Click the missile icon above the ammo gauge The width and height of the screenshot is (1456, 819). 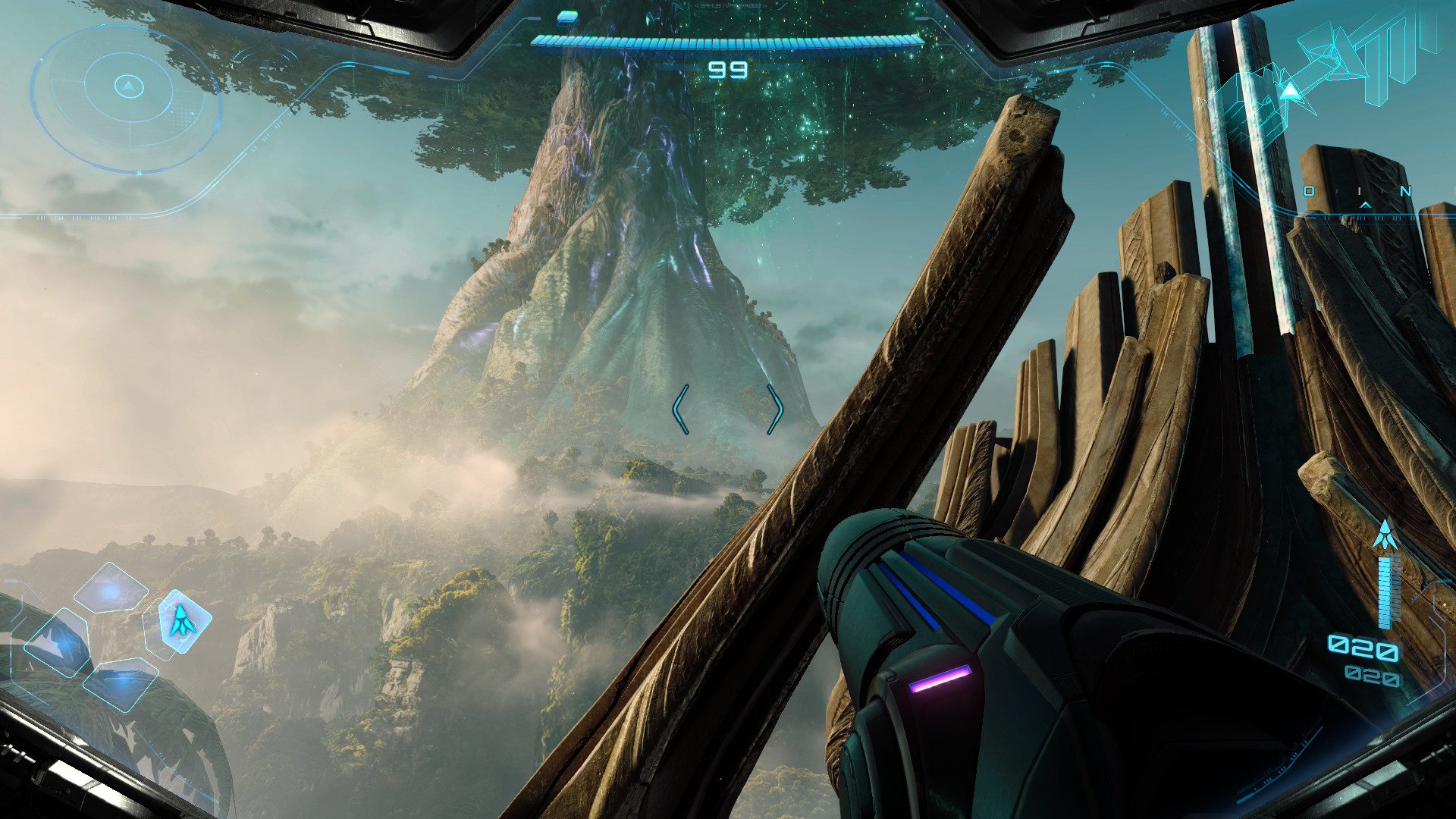point(1385,535)
